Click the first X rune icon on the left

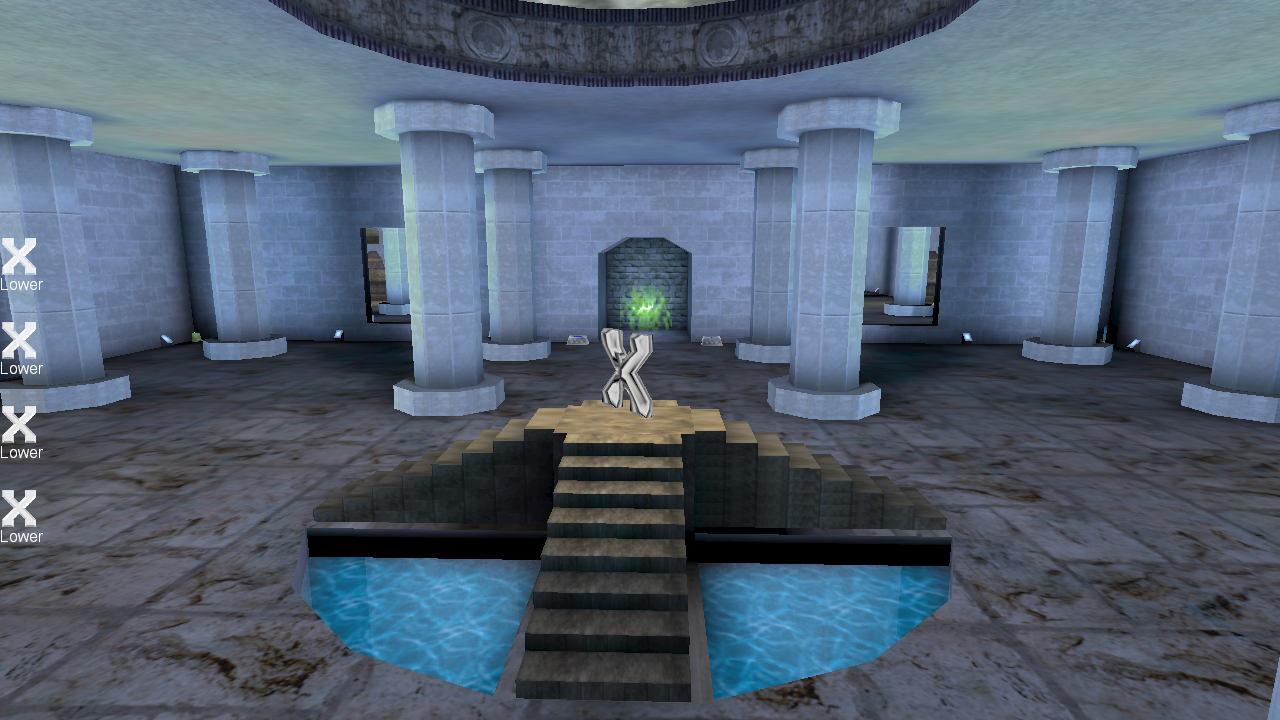pyautogui.click(x=18, y=255)
